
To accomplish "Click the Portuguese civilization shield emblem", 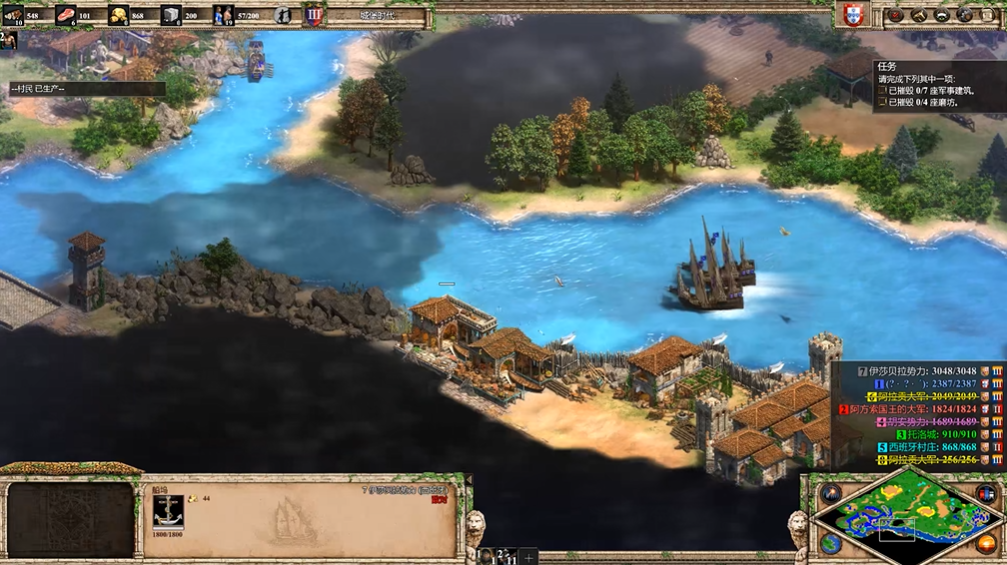I will tap(853, 15).
